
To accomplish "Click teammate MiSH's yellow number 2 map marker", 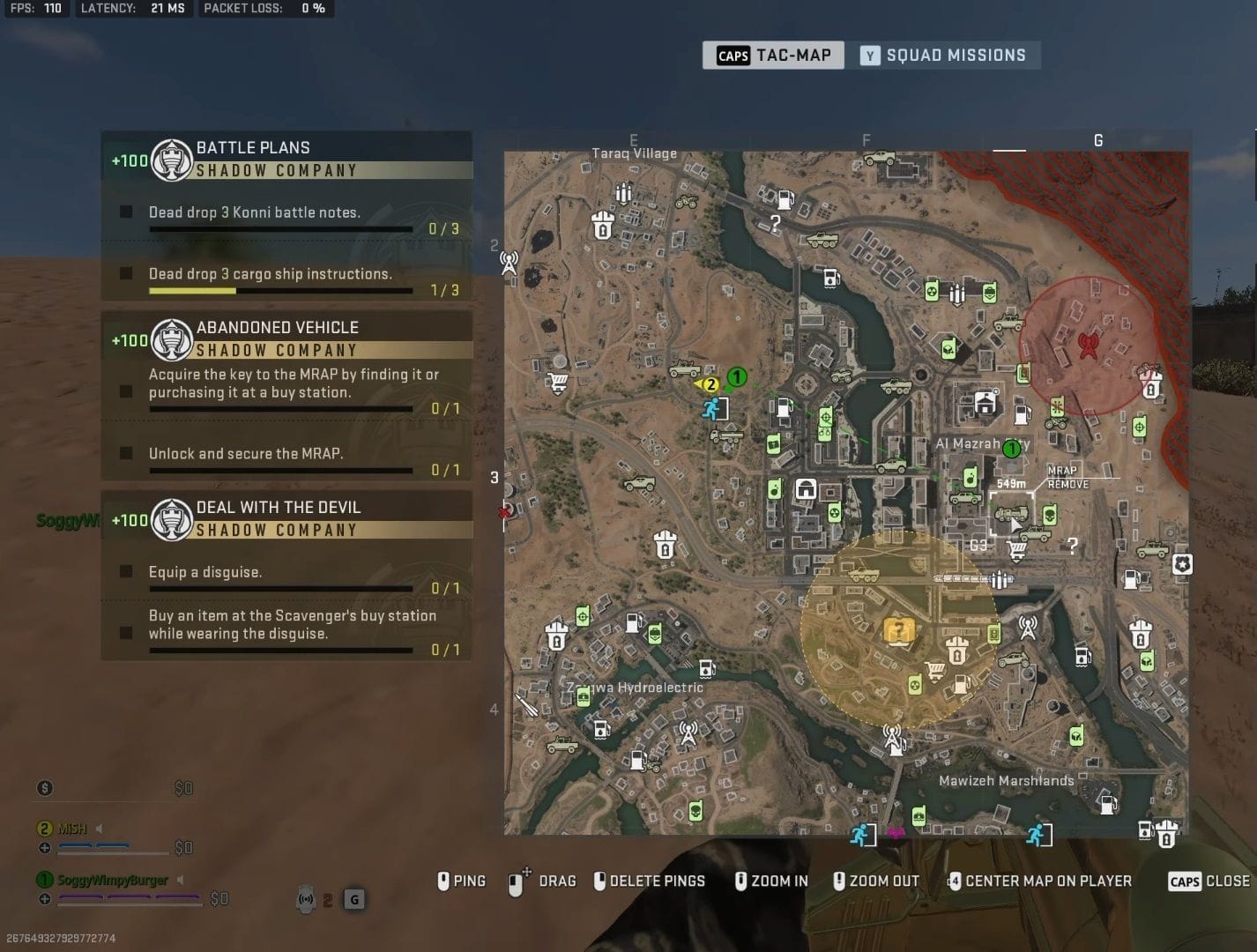I will pyautogui.click(x=710, y=384).
